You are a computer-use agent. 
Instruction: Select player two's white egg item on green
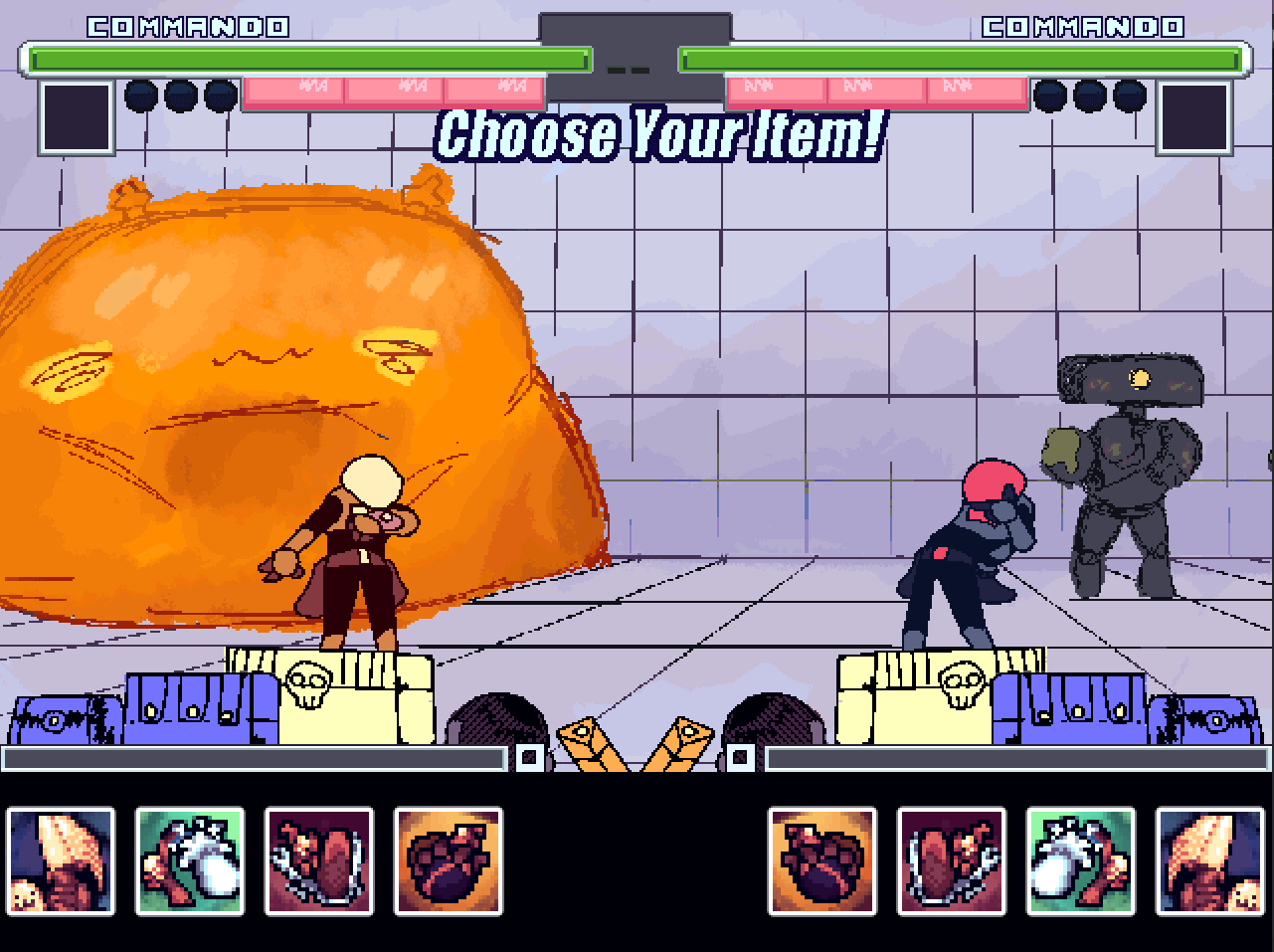tap(1081, 861)
